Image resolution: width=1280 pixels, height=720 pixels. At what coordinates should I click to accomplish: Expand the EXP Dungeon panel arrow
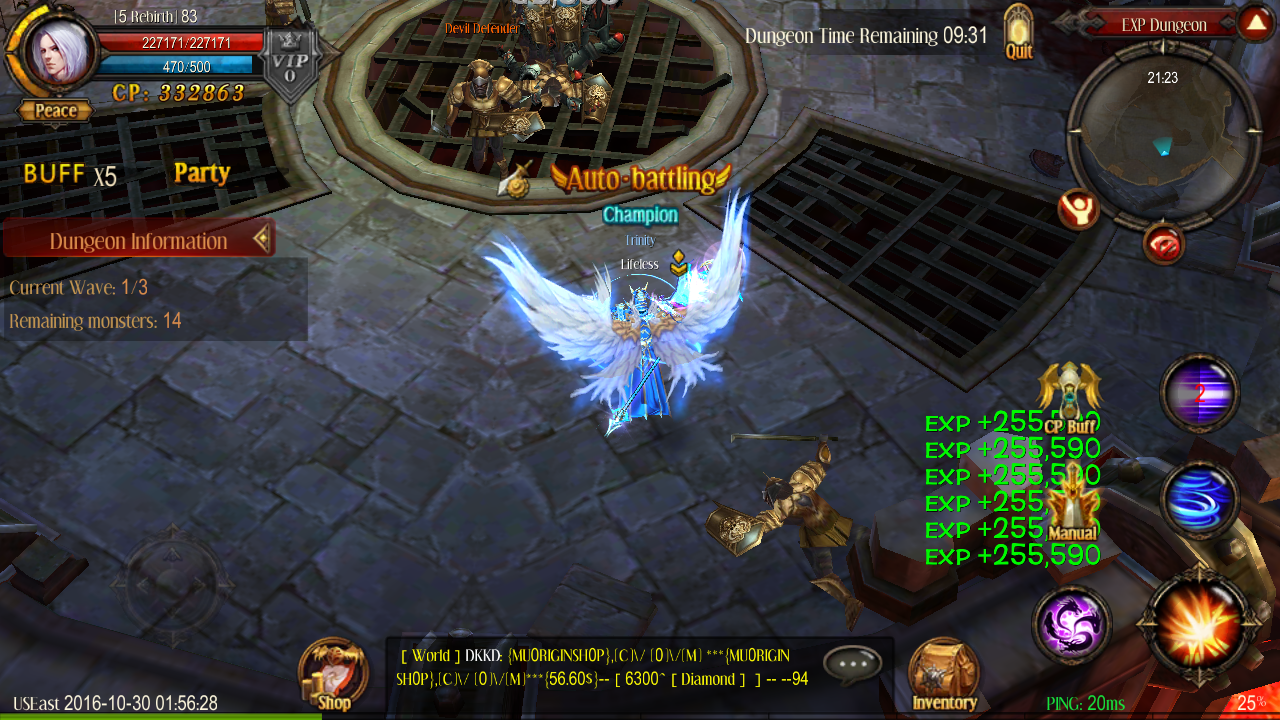pos(1256,20)
